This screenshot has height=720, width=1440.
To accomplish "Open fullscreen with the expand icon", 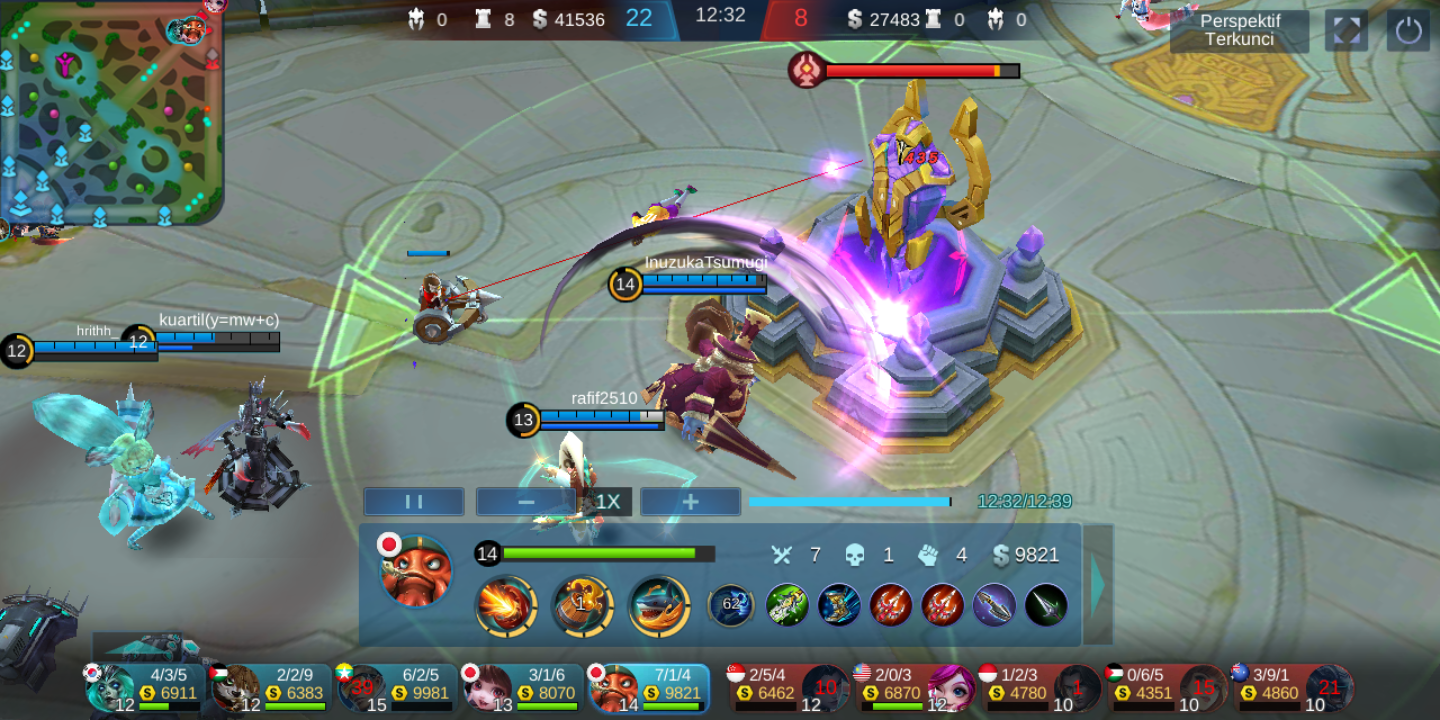I will [x=1346, y=31].
